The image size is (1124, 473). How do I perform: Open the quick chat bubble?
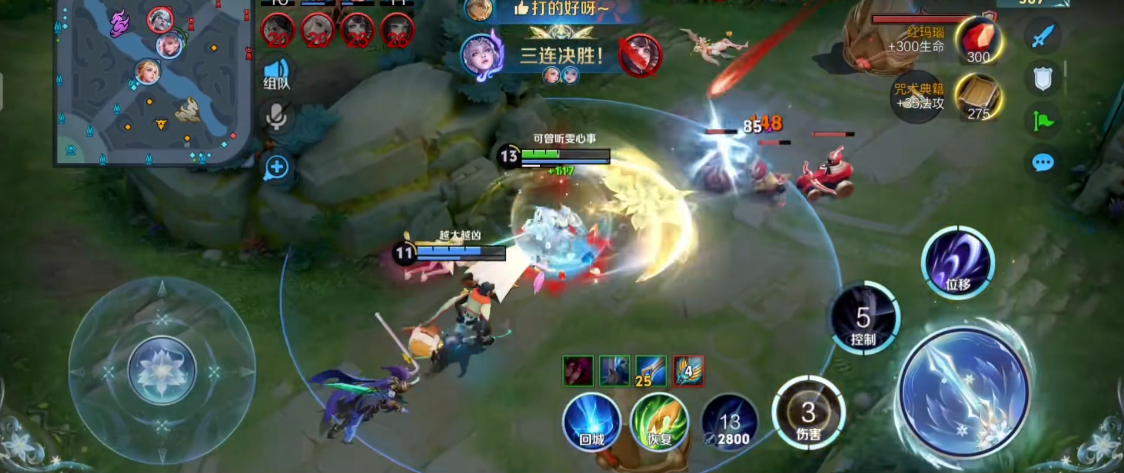[x=1043, y=162]
